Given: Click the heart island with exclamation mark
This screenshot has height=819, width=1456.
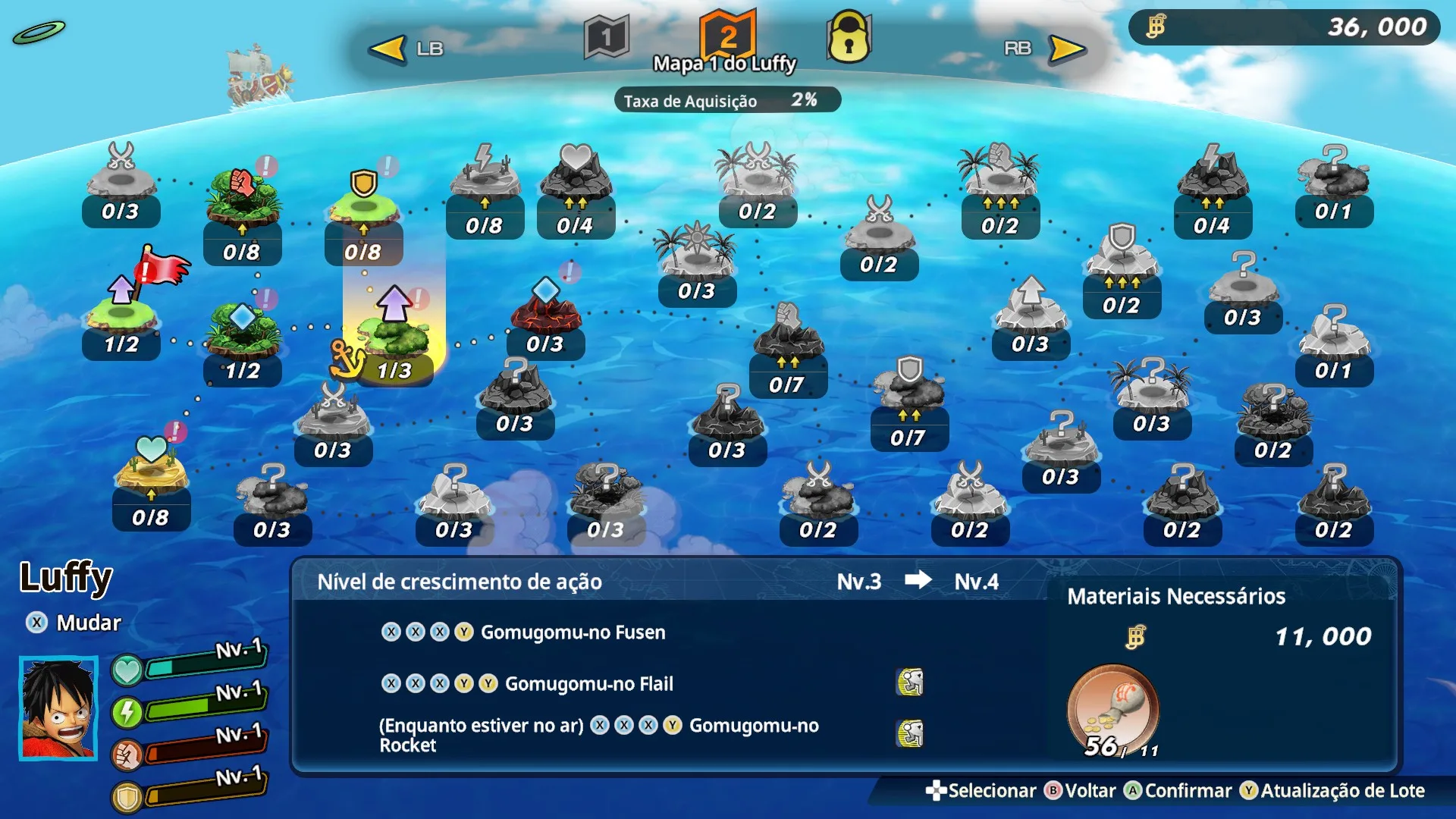Looking at the screenshot, I should coord(152,466).
